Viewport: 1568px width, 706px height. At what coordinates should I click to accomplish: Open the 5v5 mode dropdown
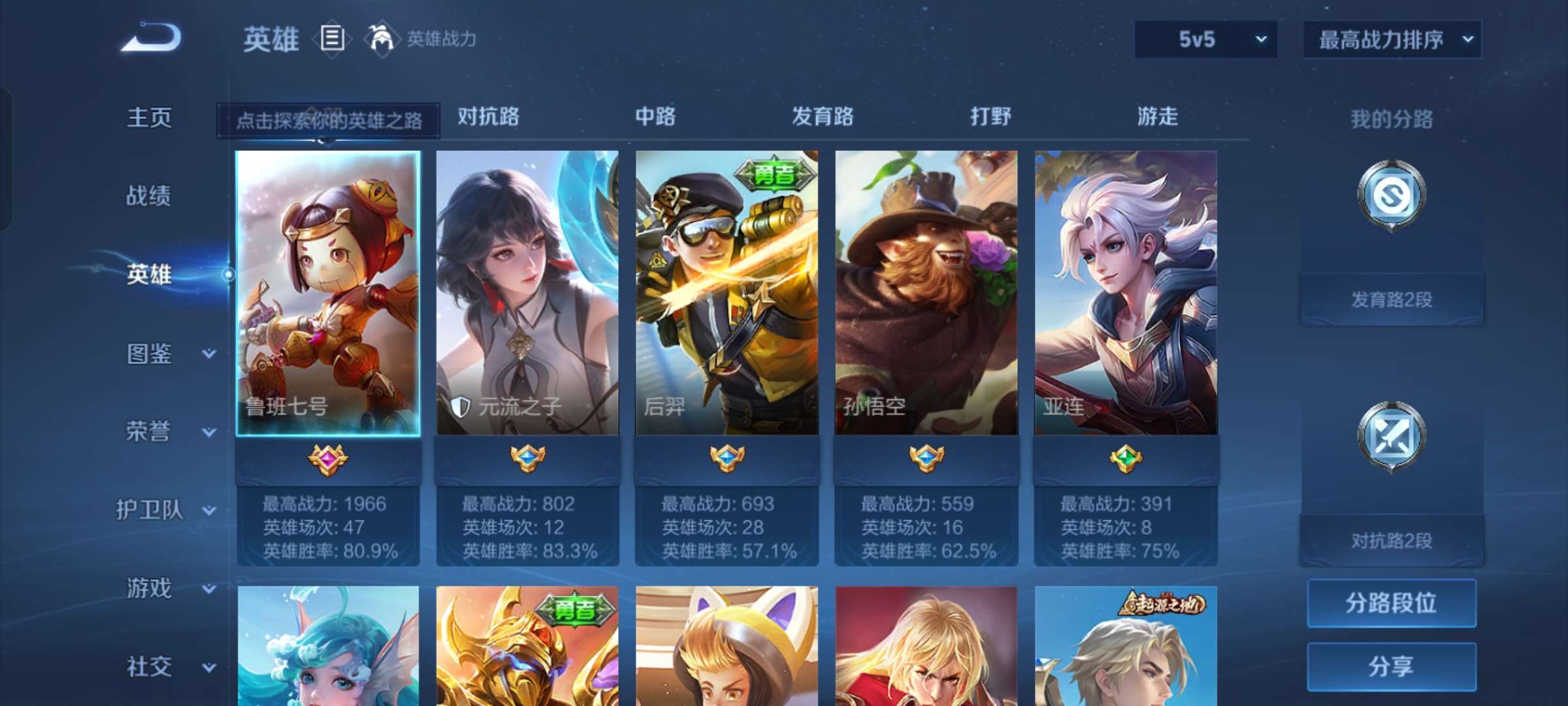click(1205, 39)
